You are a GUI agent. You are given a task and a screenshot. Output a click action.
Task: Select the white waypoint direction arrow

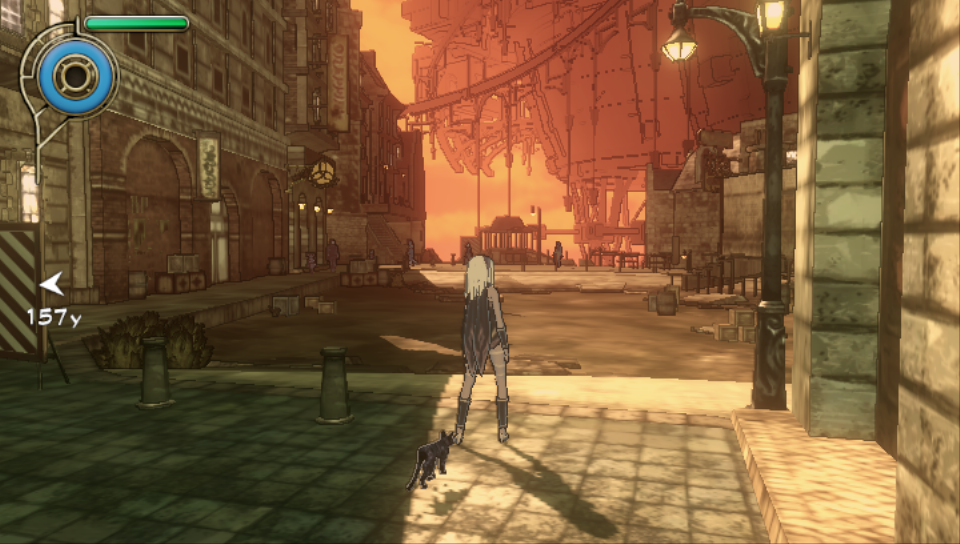(x=51, y=286)
